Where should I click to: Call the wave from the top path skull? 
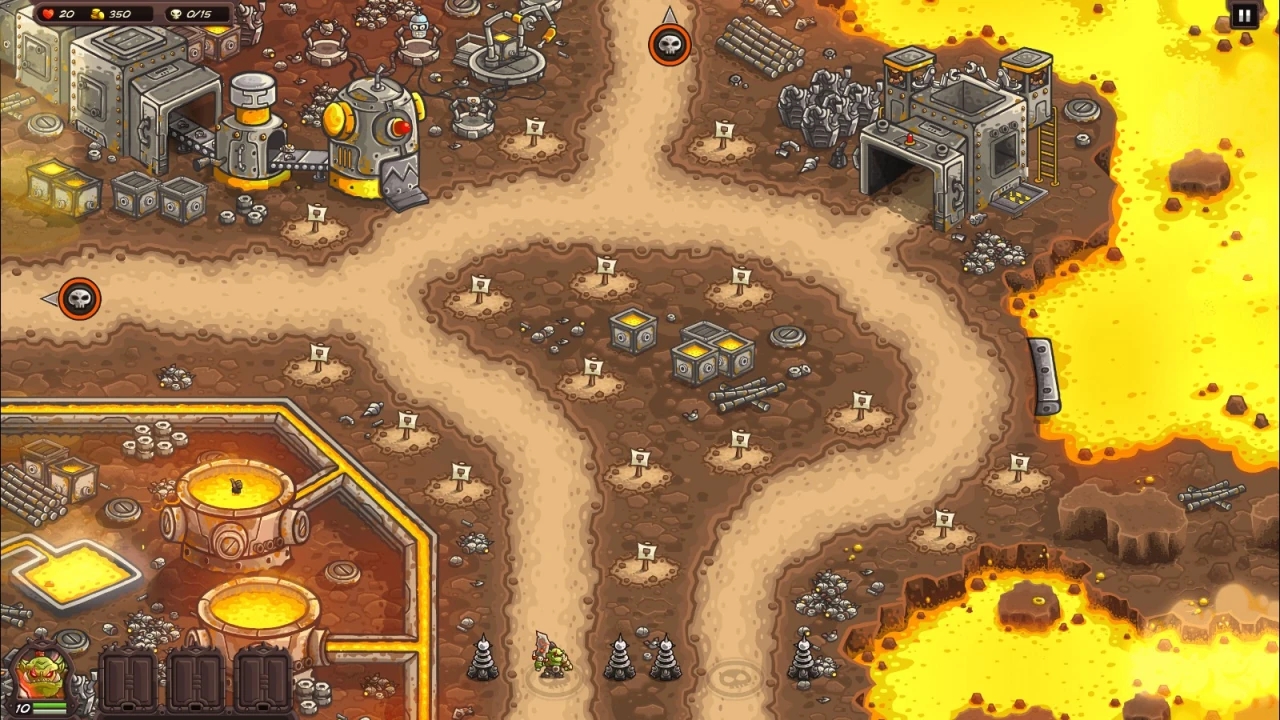(669, 45)
